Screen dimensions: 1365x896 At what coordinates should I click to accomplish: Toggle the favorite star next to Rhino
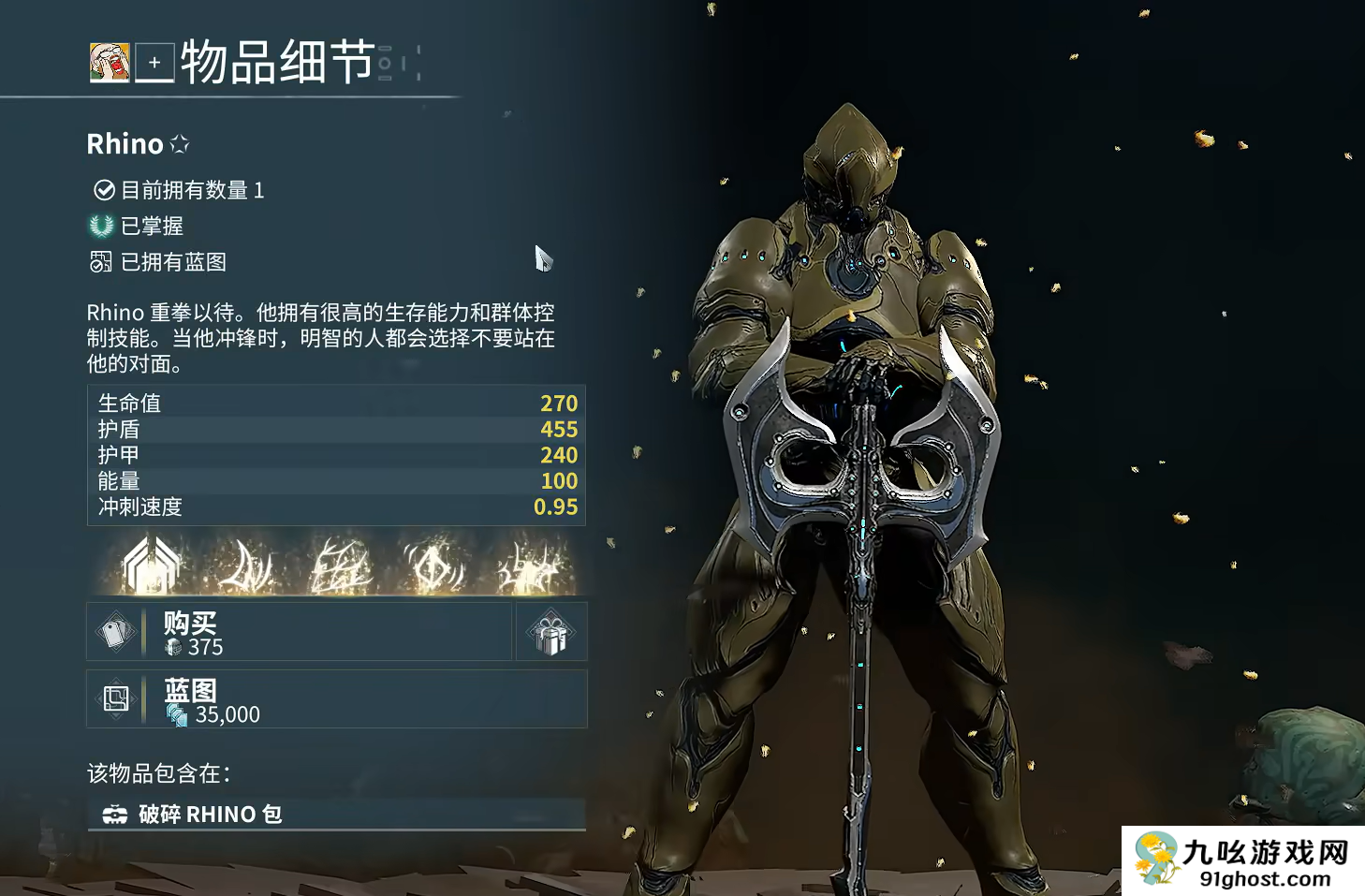click(x=180, y=143)
